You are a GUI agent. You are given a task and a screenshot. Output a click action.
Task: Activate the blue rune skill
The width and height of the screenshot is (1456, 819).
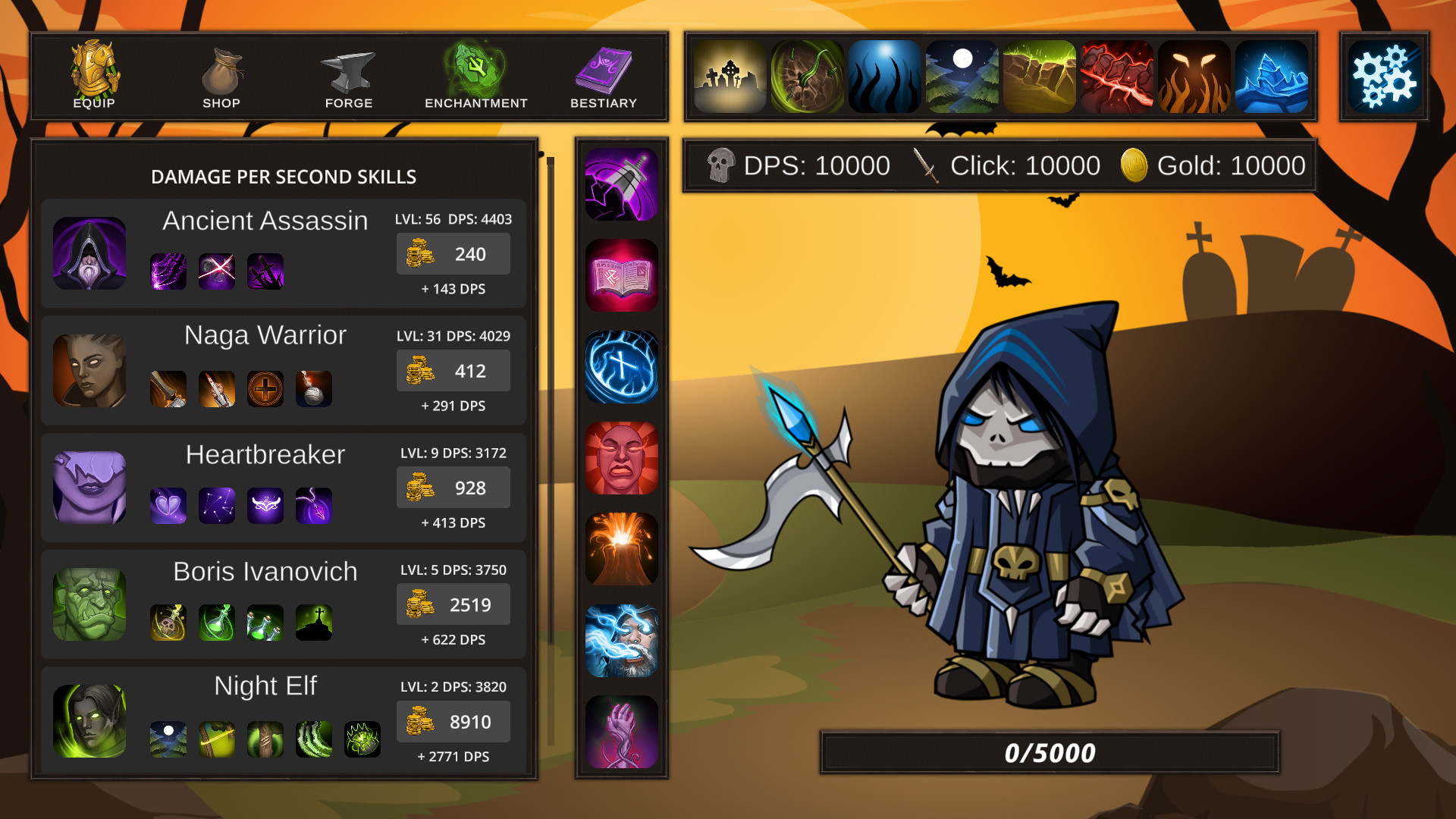click(x=621, y=366)
